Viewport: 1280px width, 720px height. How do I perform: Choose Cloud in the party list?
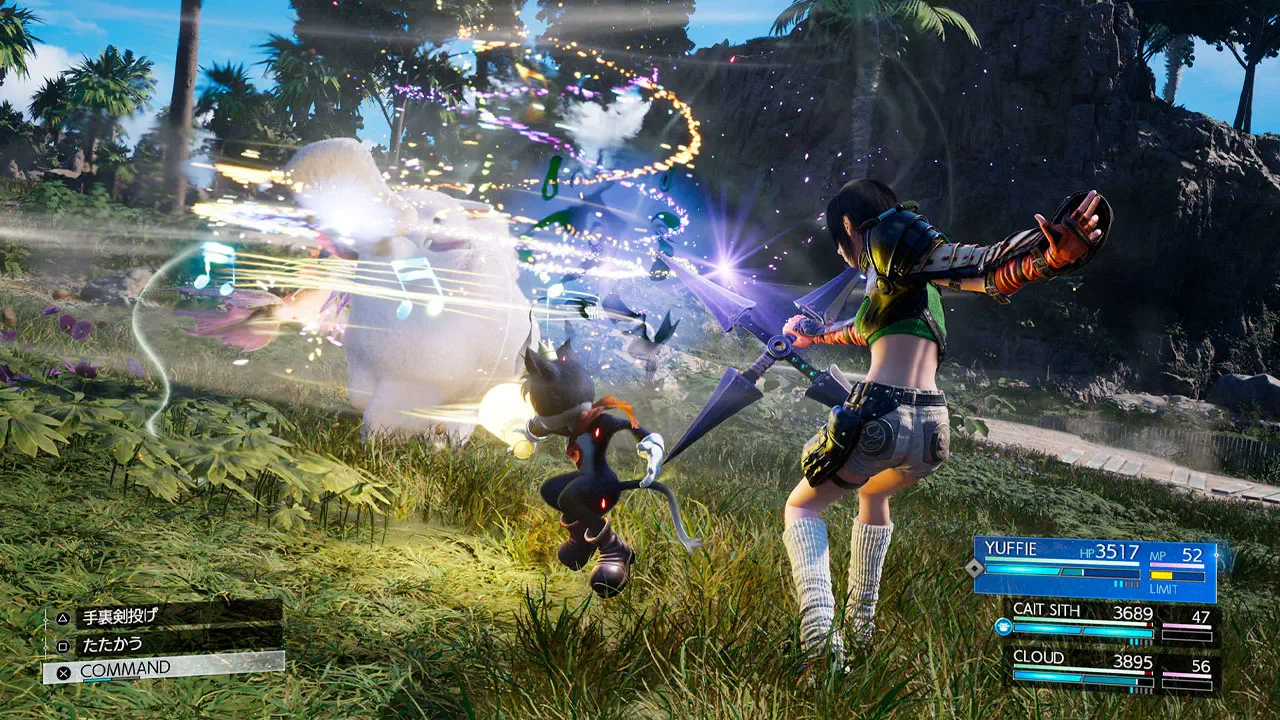click(1108, 671)
